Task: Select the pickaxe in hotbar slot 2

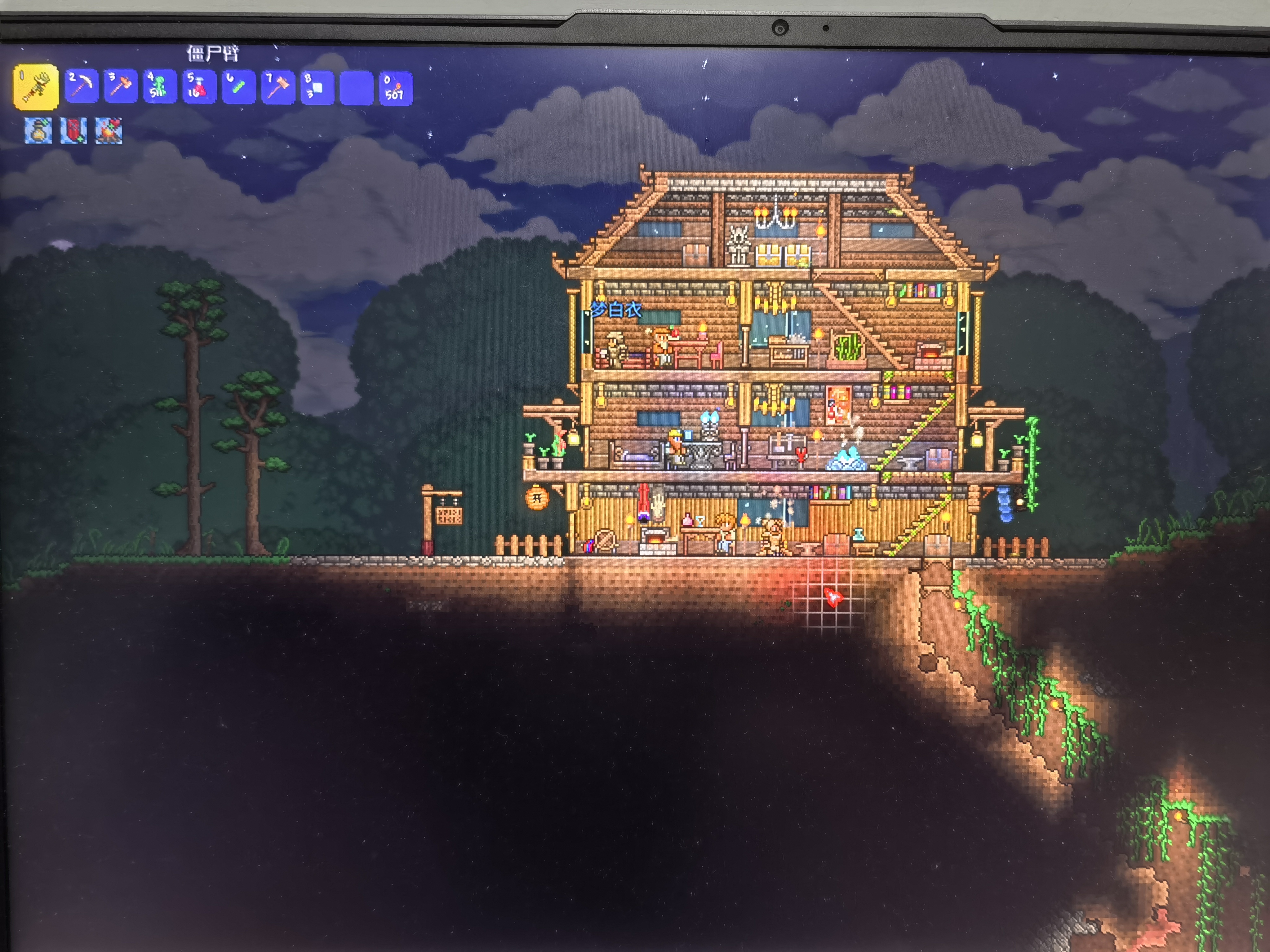Action: 81,87
